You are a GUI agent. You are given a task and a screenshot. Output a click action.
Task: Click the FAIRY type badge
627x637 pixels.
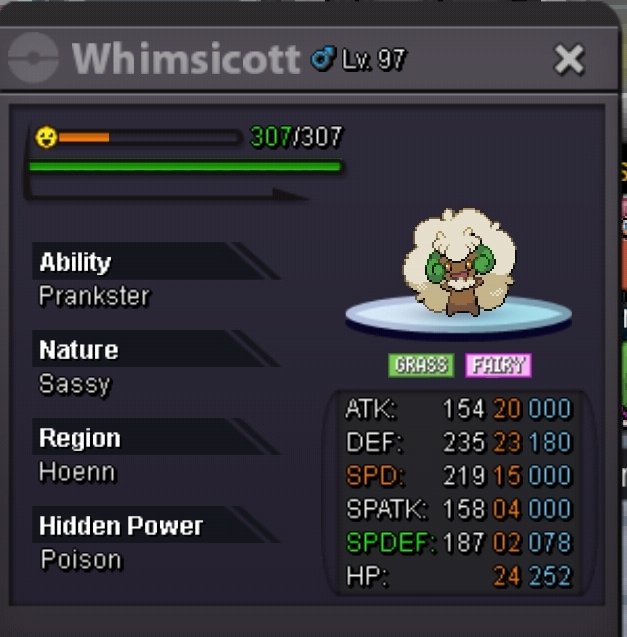tap(498, 365)
